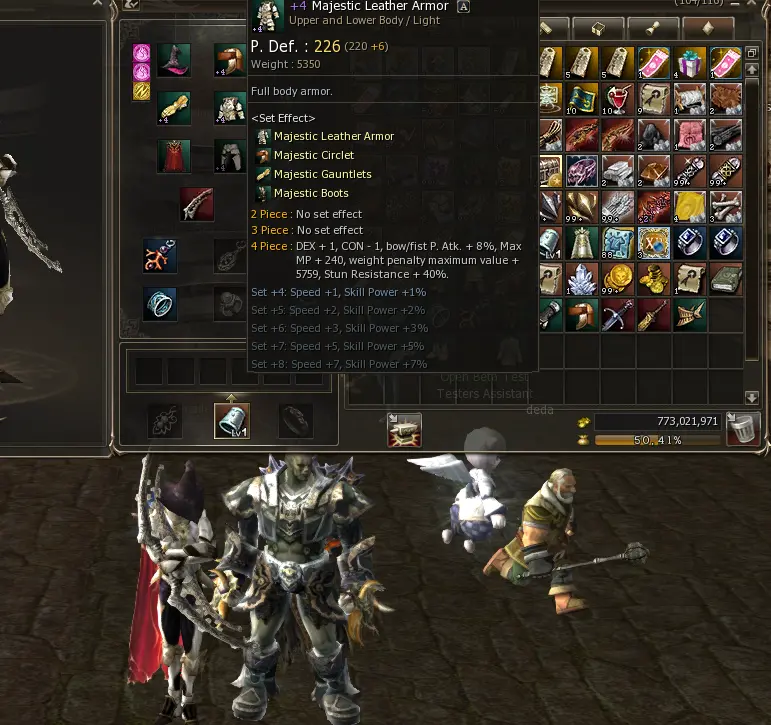Click the inventory scroll down arrow
771x725 pixels.
(752, 397)
